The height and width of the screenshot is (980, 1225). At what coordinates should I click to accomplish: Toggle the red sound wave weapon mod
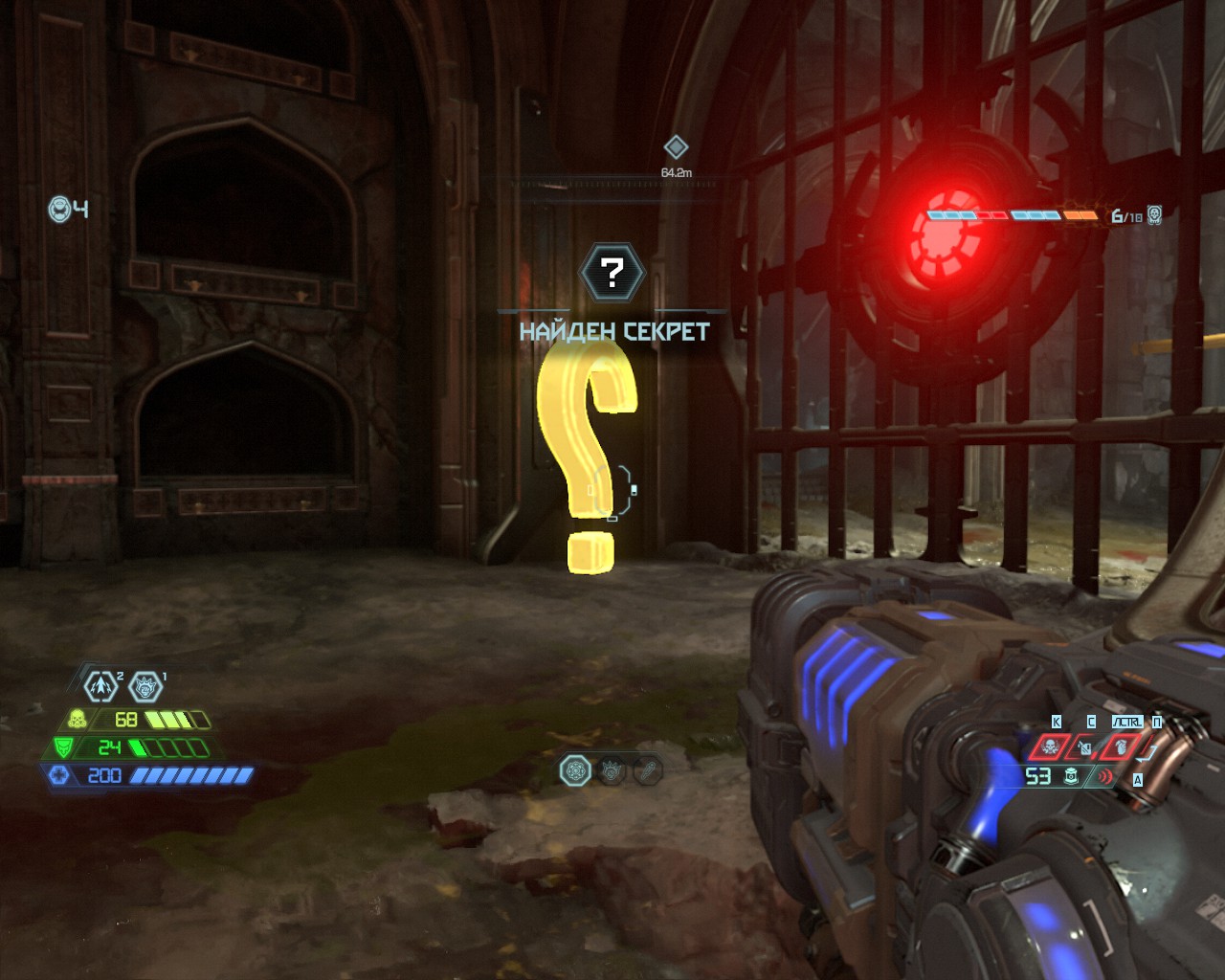point(1105,776)
